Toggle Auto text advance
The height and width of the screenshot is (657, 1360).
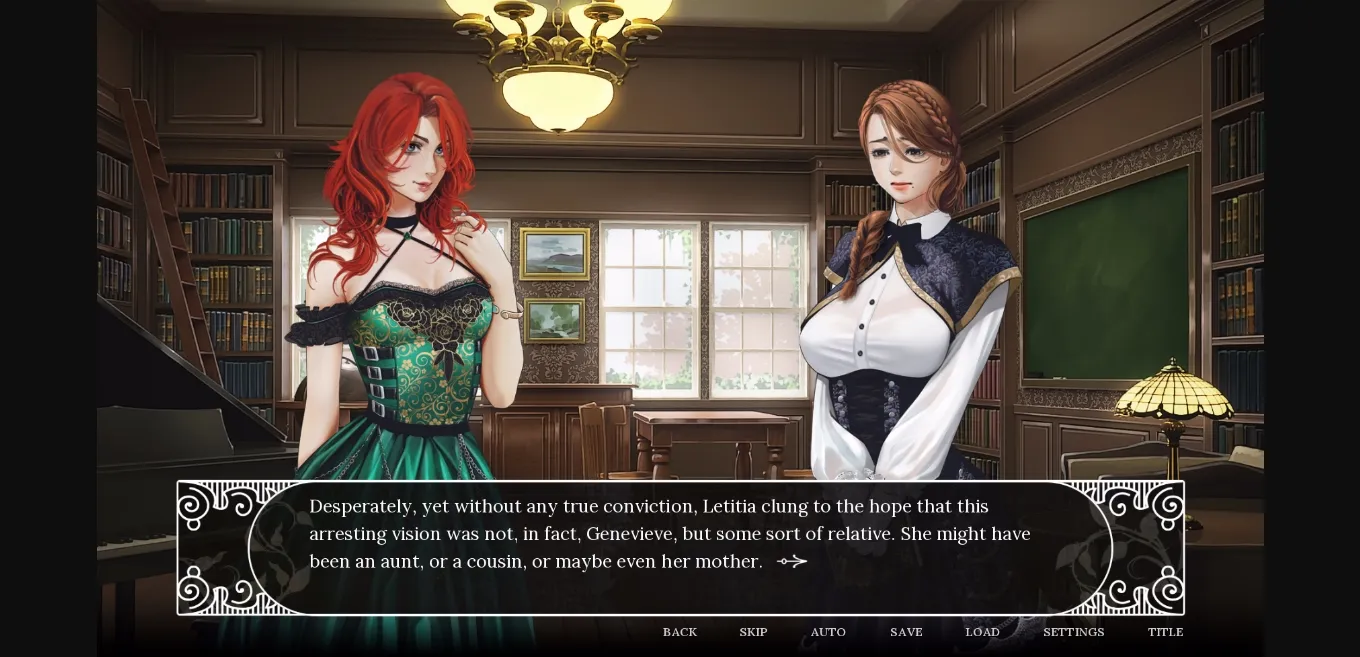point(828,632)
